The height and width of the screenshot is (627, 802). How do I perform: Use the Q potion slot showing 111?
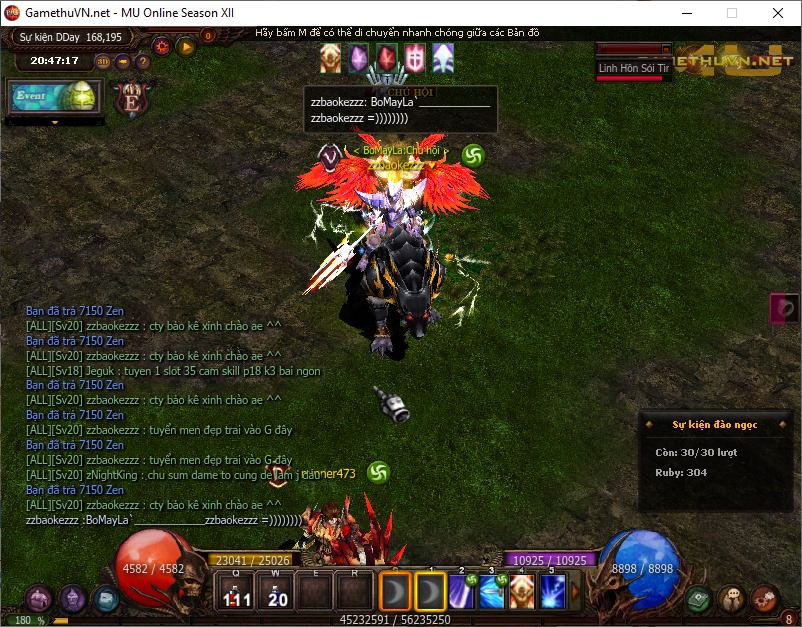(235, 593)
